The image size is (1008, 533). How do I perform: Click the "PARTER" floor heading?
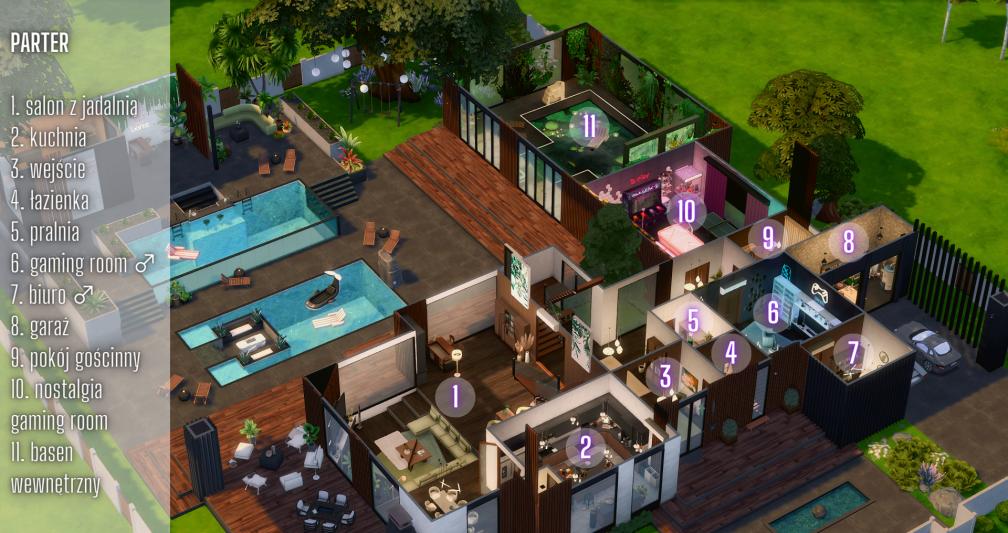[39, 43]
